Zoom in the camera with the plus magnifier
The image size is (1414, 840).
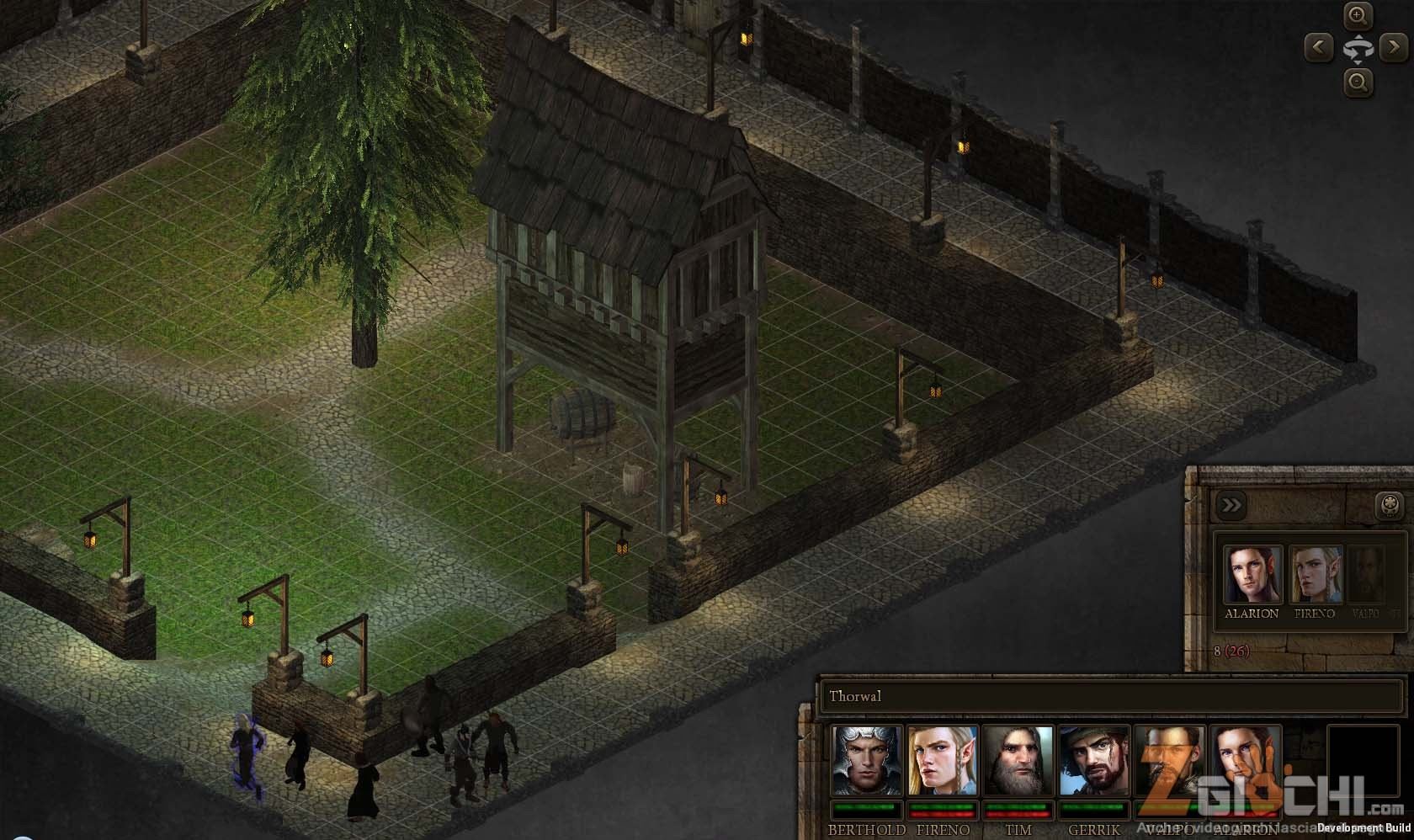point(1357,16)
